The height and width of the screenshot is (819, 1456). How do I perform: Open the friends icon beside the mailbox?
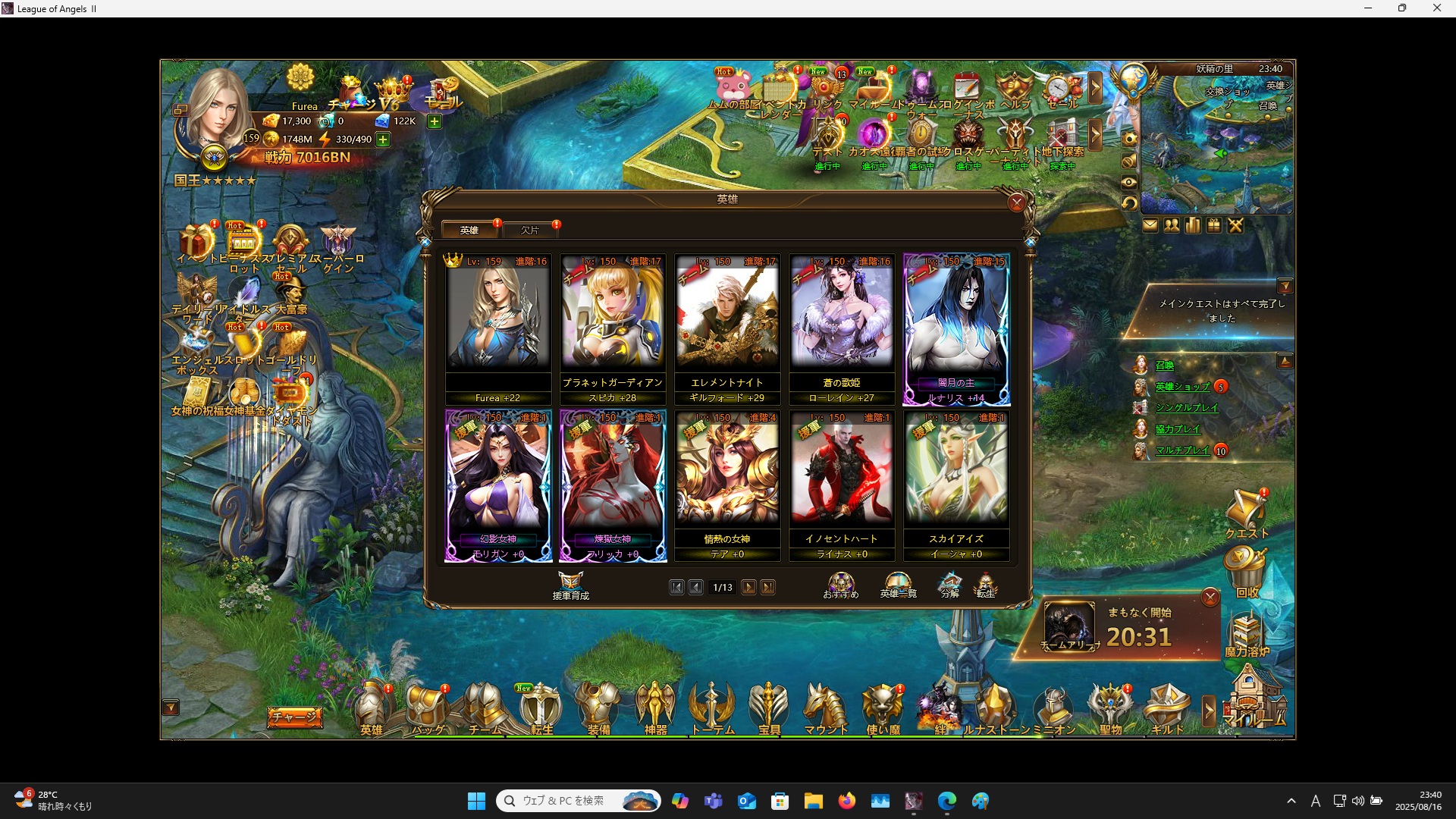[x=1172, y=224]
